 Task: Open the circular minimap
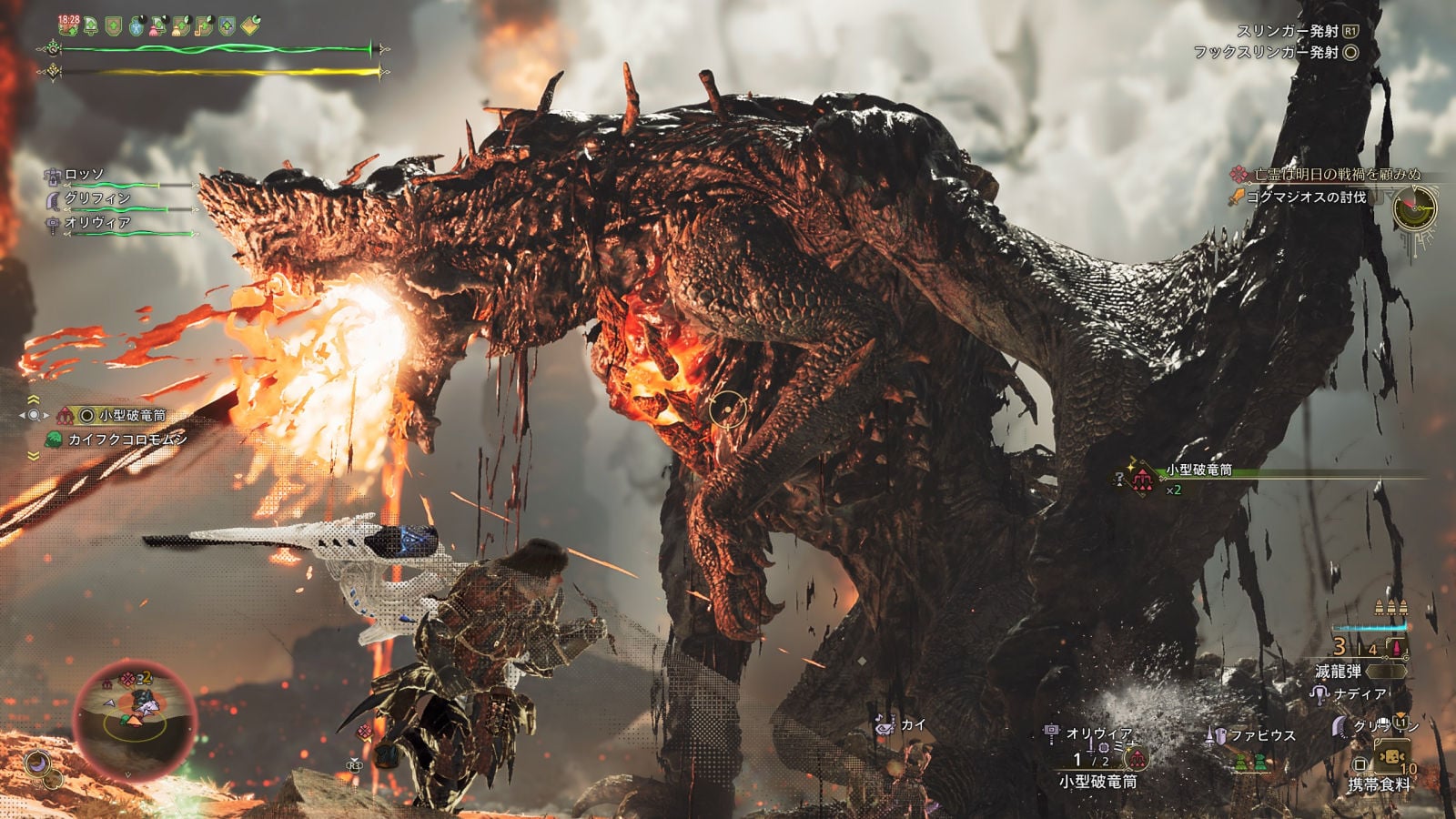(x=133, y=715)
